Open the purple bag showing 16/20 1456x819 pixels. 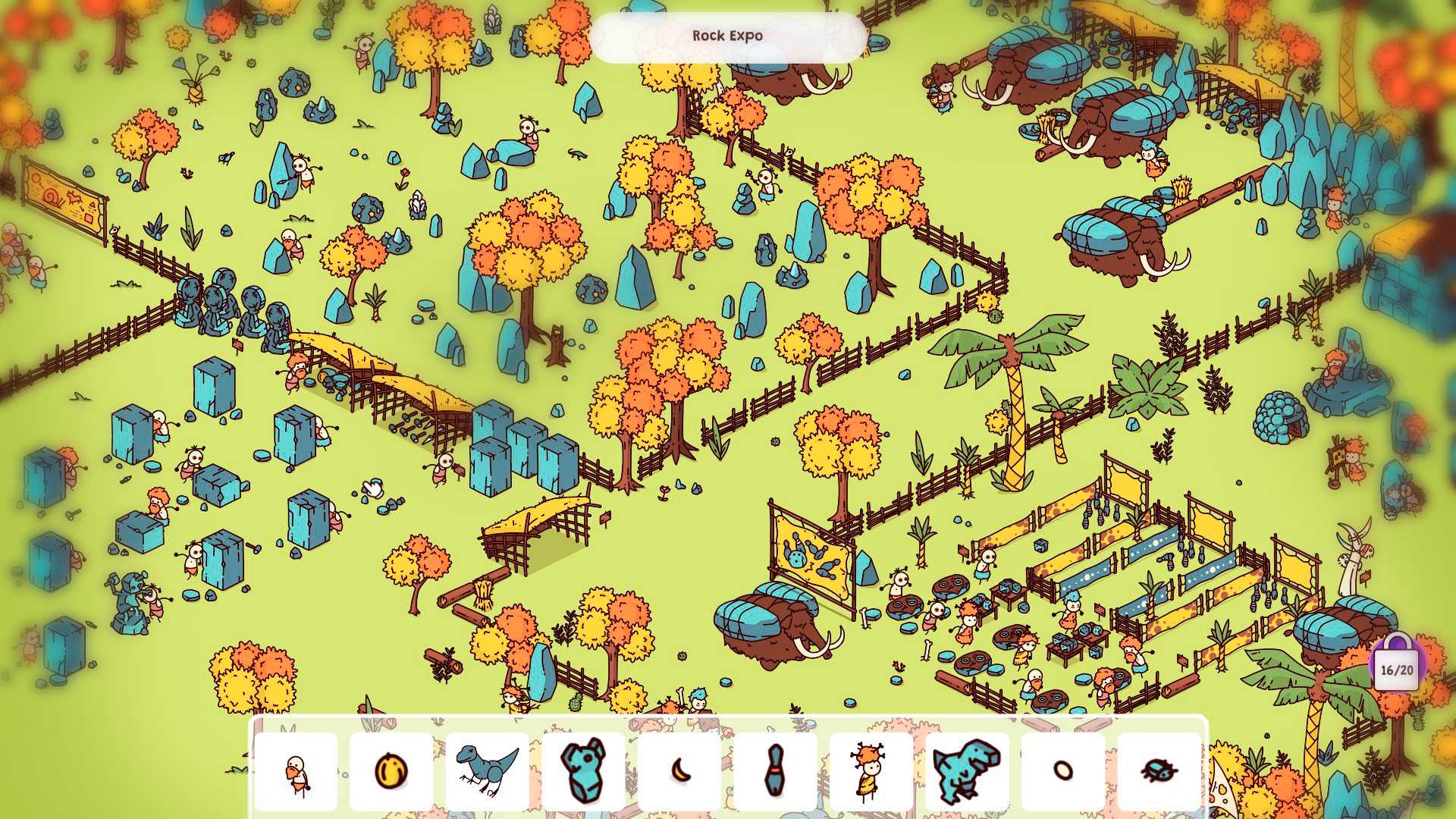1397,664
